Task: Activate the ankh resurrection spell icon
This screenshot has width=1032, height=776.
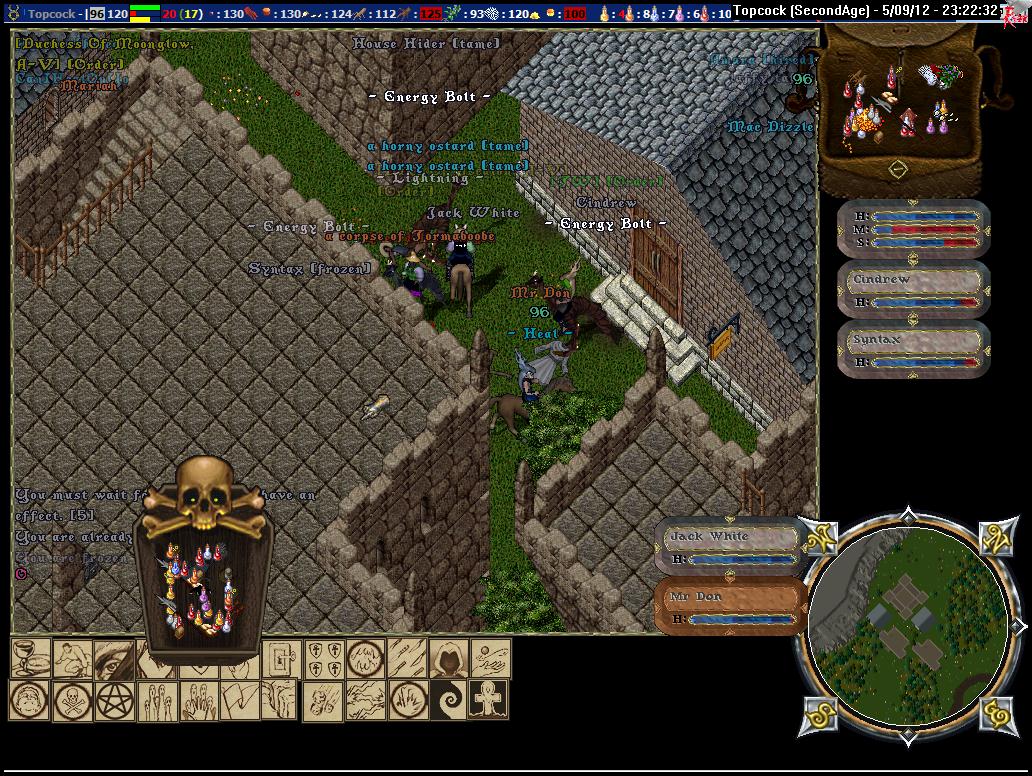Action: (490, 699)
